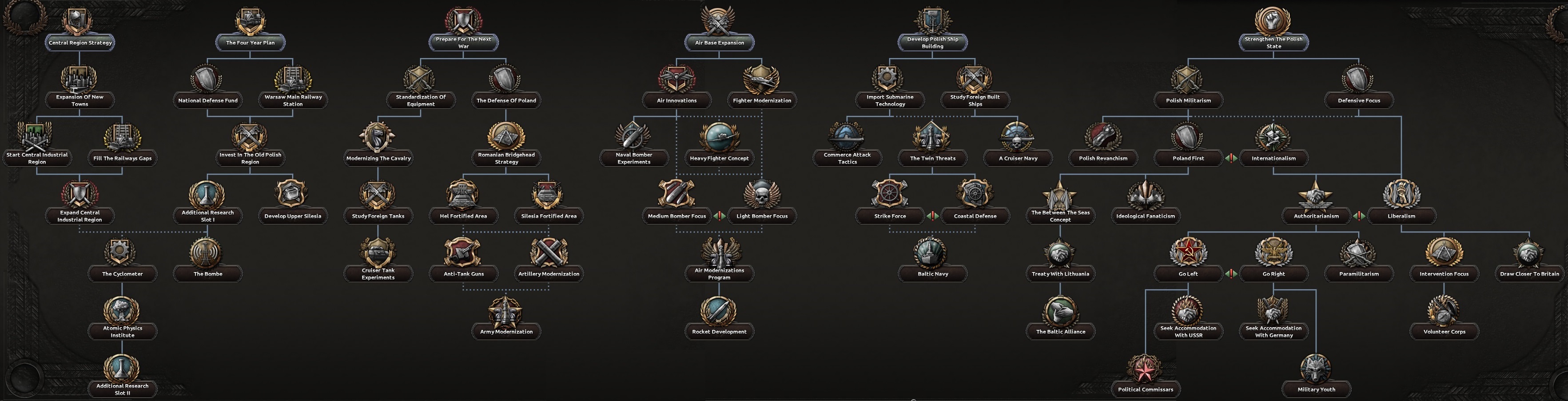Choose Go Left over Go Right
1568x401 pixels.
pos(1188,273)
